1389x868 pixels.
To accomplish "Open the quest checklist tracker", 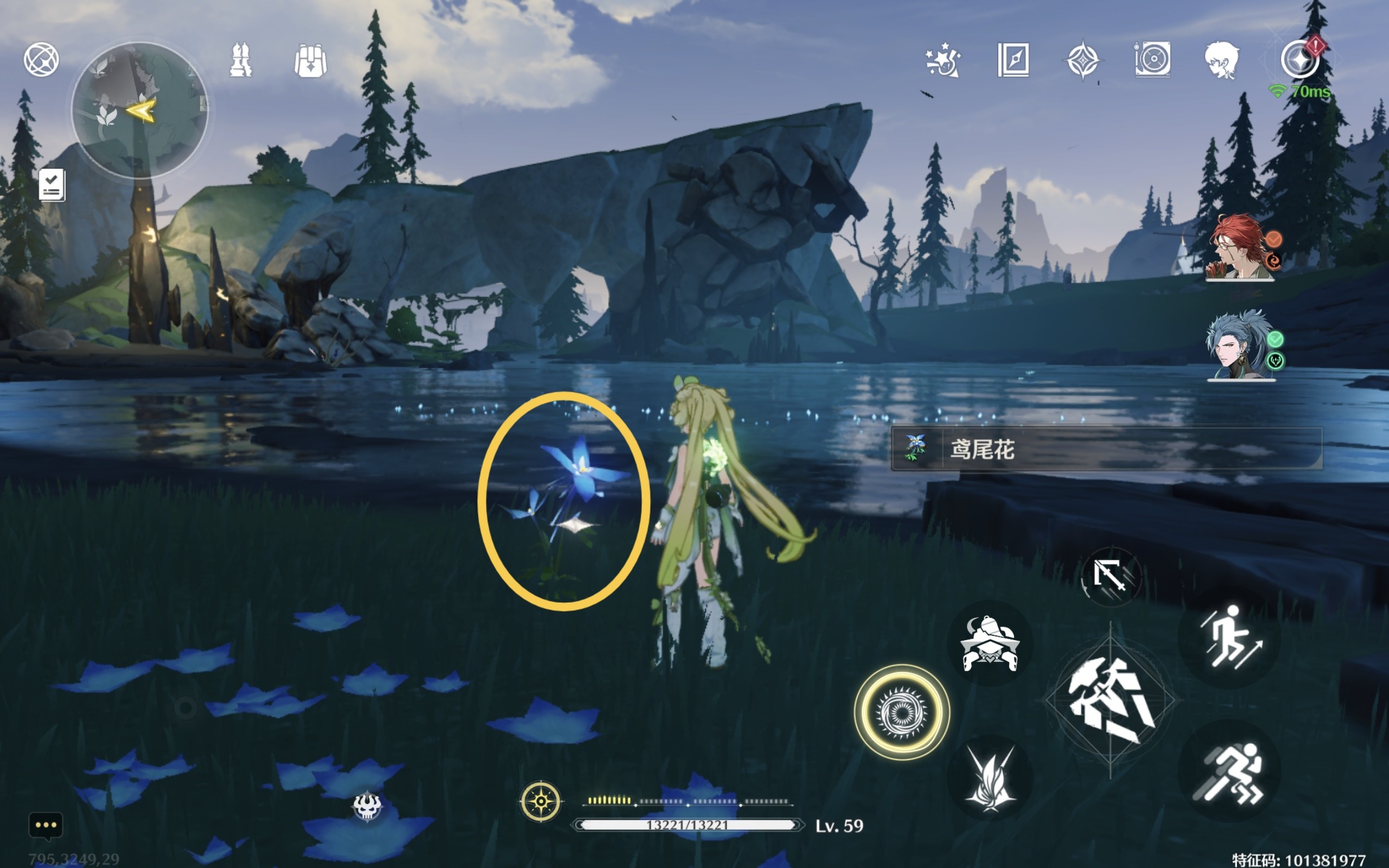I will tap(52, 185).
